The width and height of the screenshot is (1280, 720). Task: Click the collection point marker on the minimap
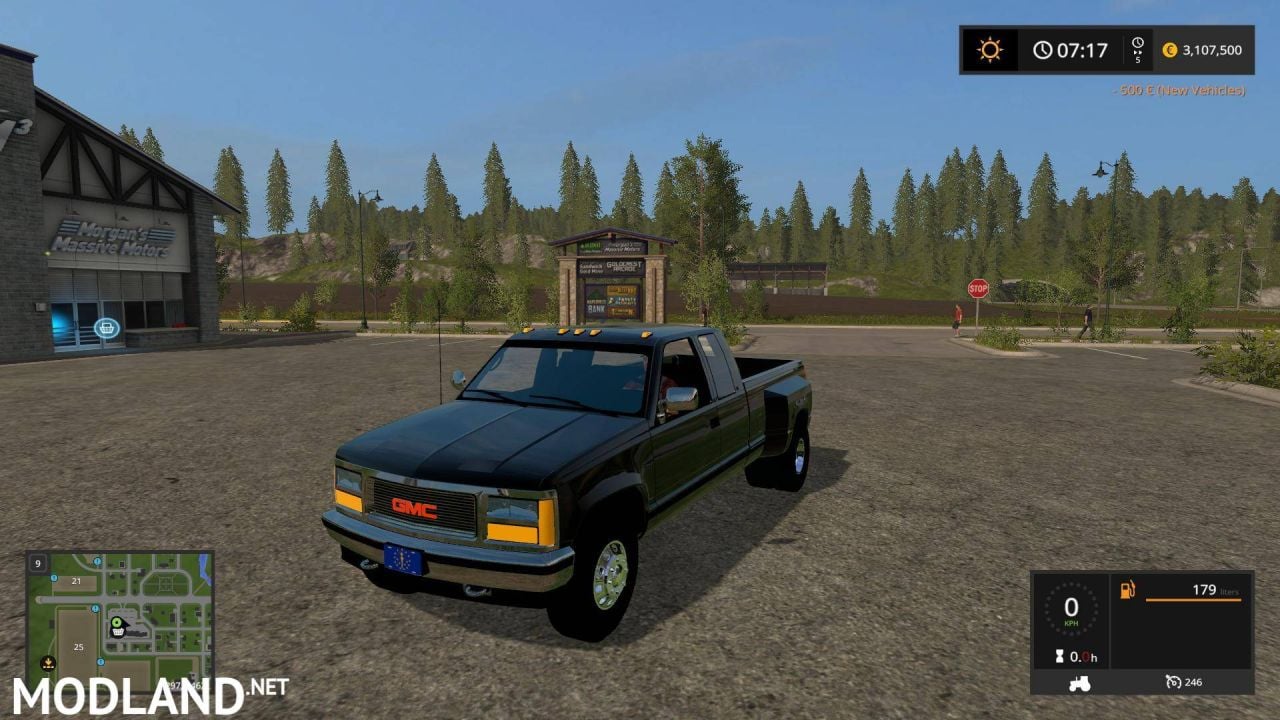pyautogui.click(x=48, y=663)
